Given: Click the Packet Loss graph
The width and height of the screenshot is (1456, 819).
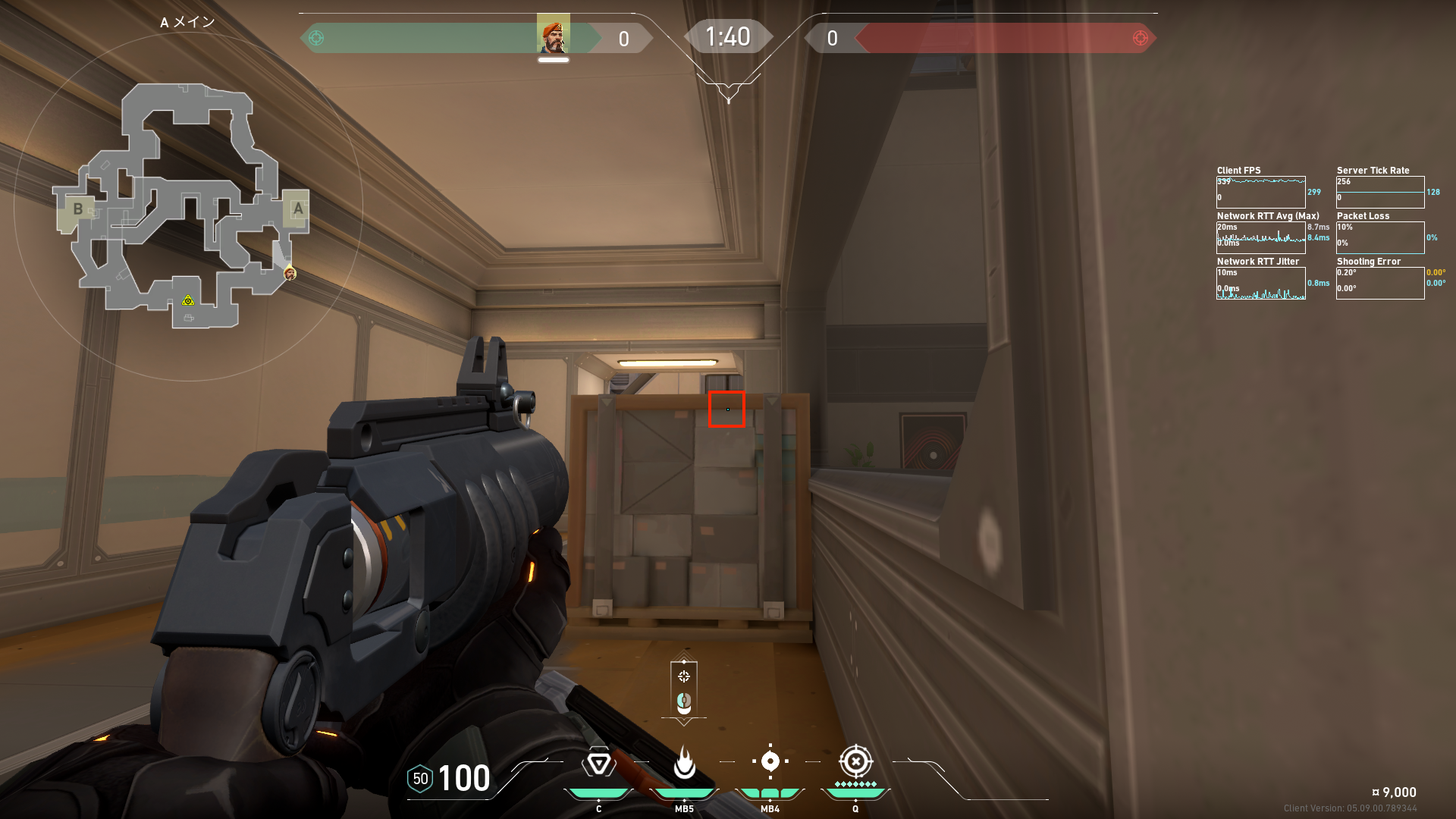Looking at the screenshot, I should tap(1380, 237).
